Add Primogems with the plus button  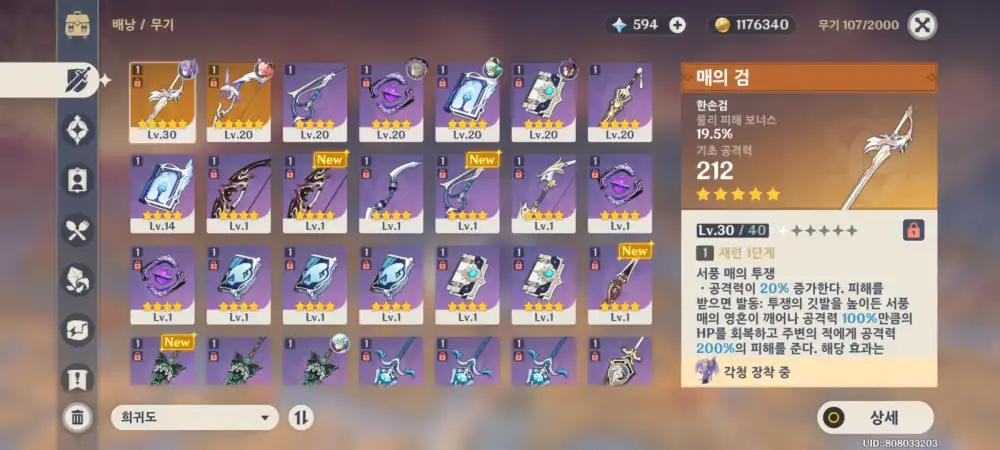[677, 25]
